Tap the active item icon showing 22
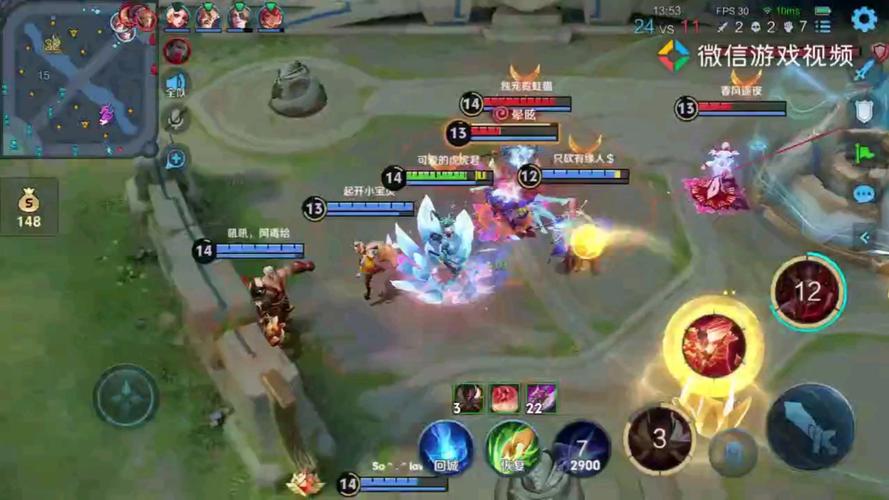The image size is (889, 500). (x=541, y=398)
